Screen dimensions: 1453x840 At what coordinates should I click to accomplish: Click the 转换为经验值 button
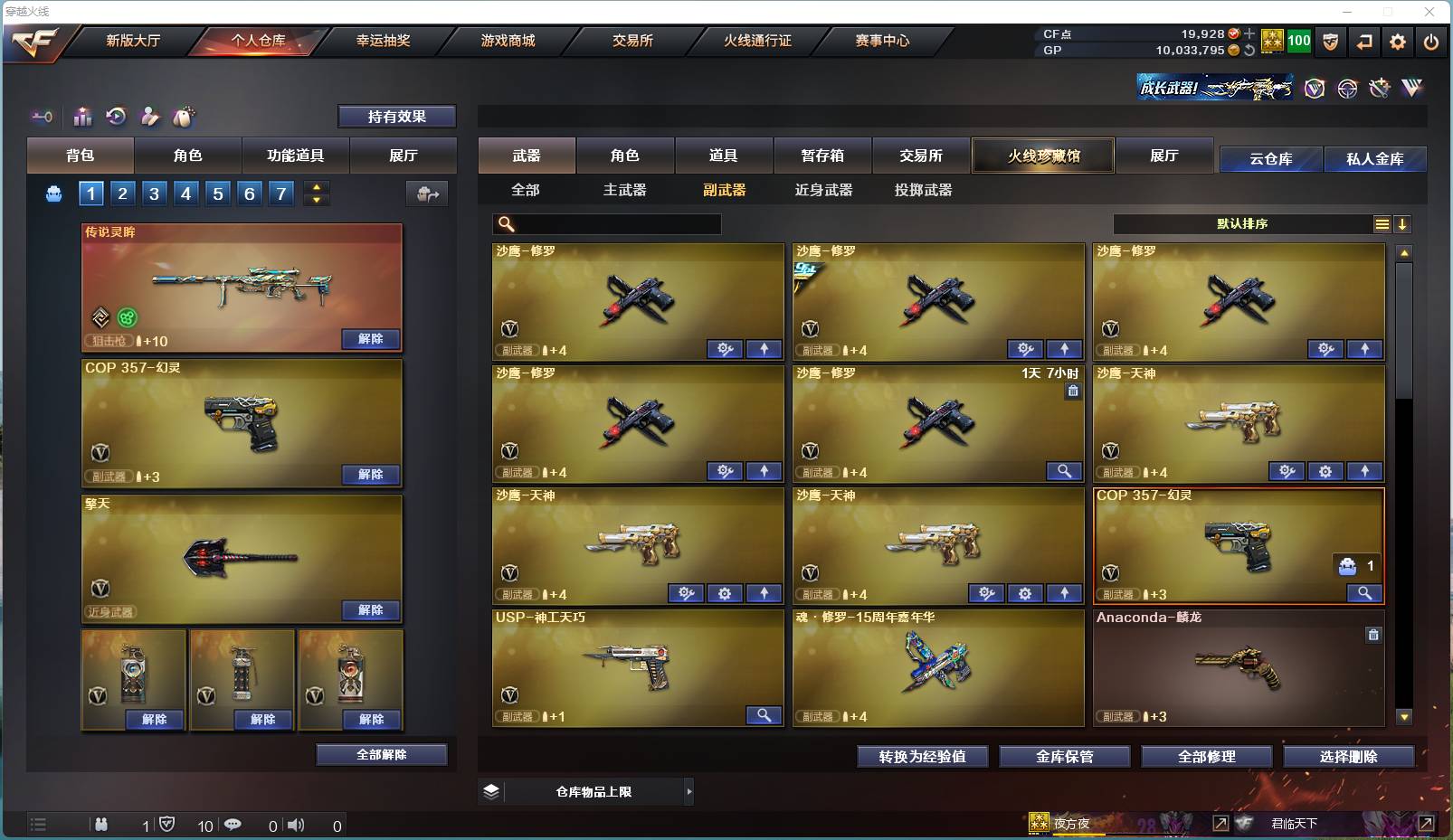coord(922,757)
